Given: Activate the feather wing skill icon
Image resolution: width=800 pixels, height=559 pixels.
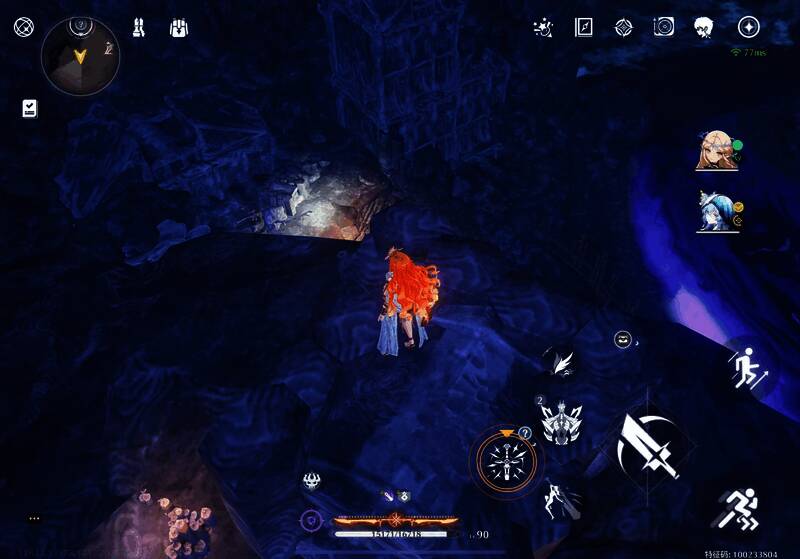Looking at the screenshot, I should point(561,362).
